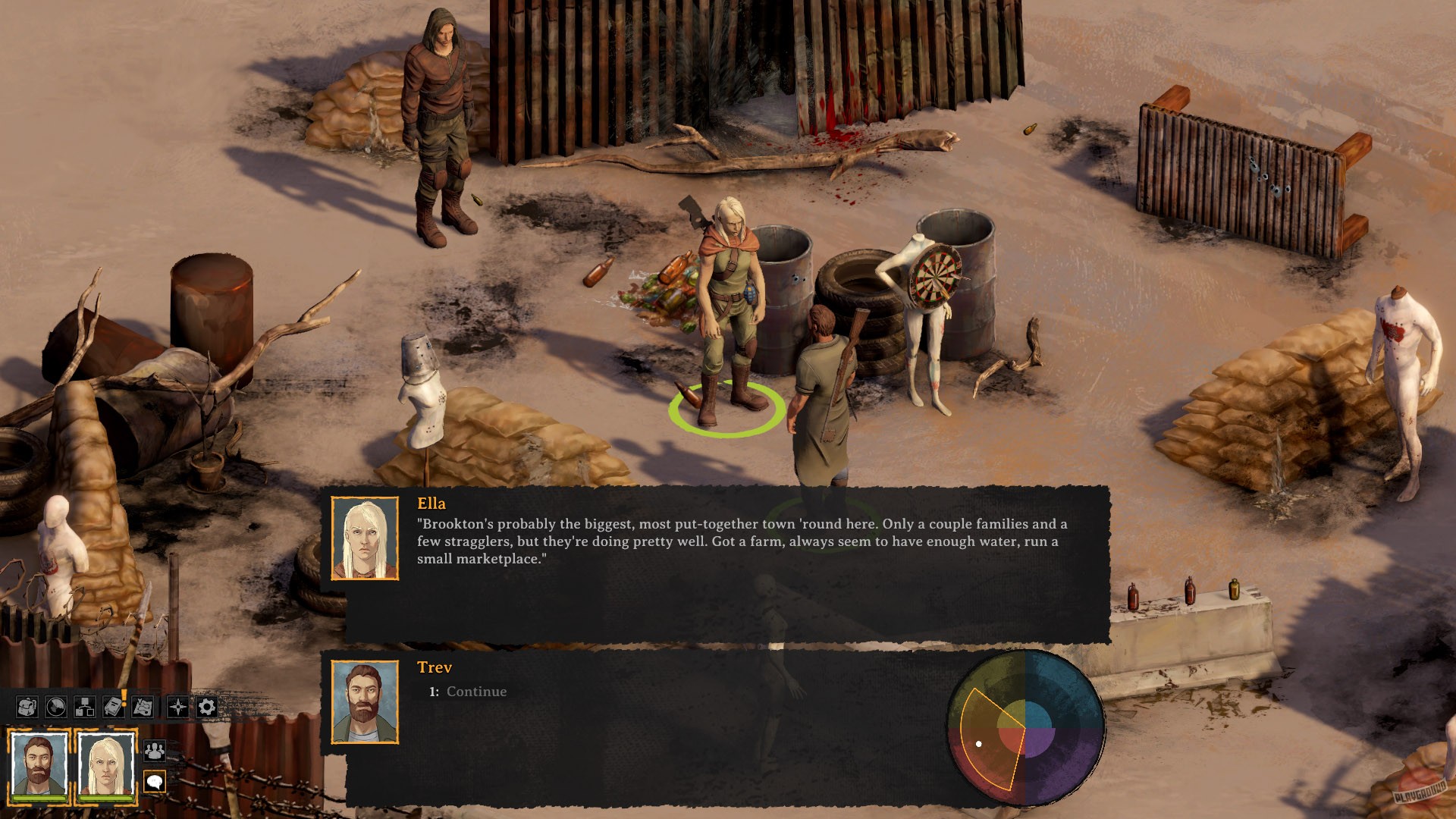
Task: Choose the '1: Continue' dialogue reply
Action: pos(466,692)
